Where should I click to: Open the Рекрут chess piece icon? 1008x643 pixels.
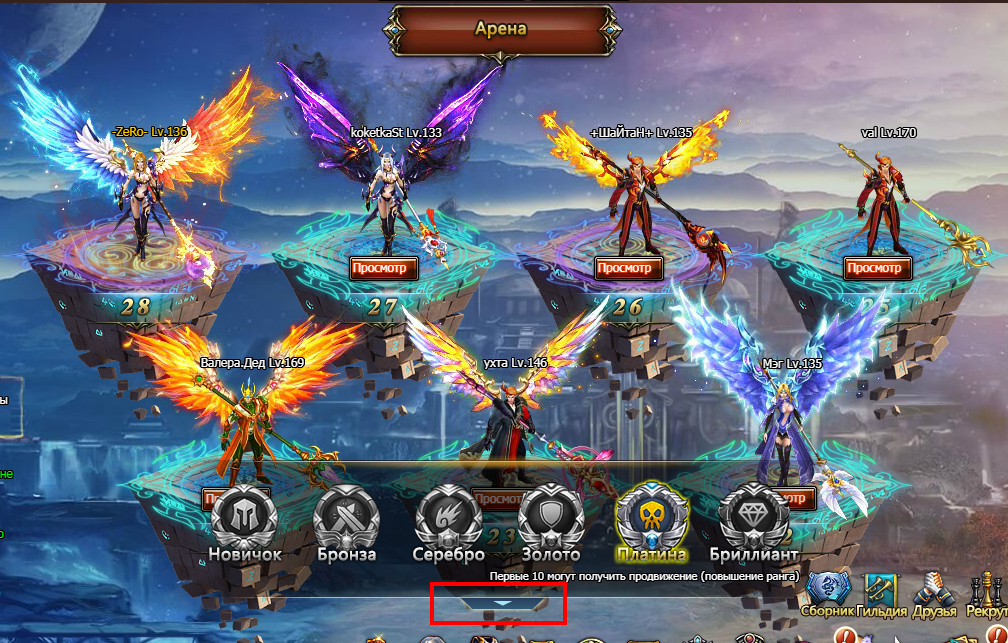[987, 592]
